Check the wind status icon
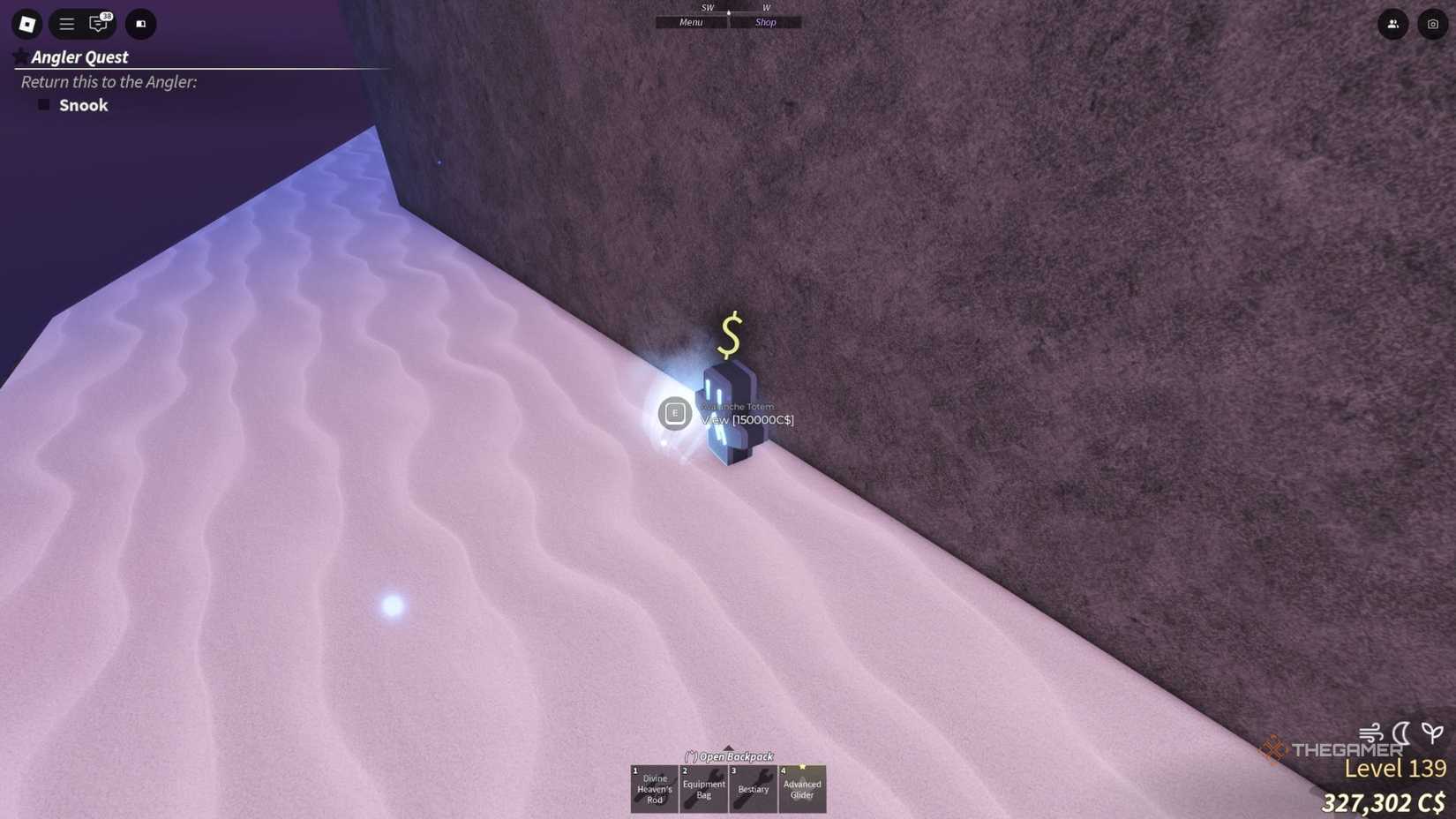1456x819 pixels. [1370, 731]
